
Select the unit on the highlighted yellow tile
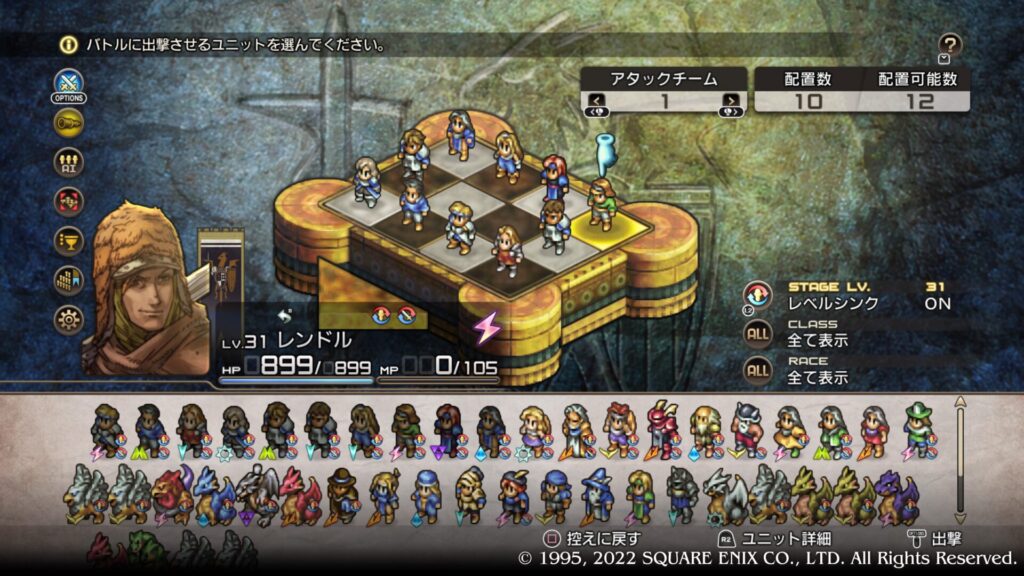click(x=601, y=205)
